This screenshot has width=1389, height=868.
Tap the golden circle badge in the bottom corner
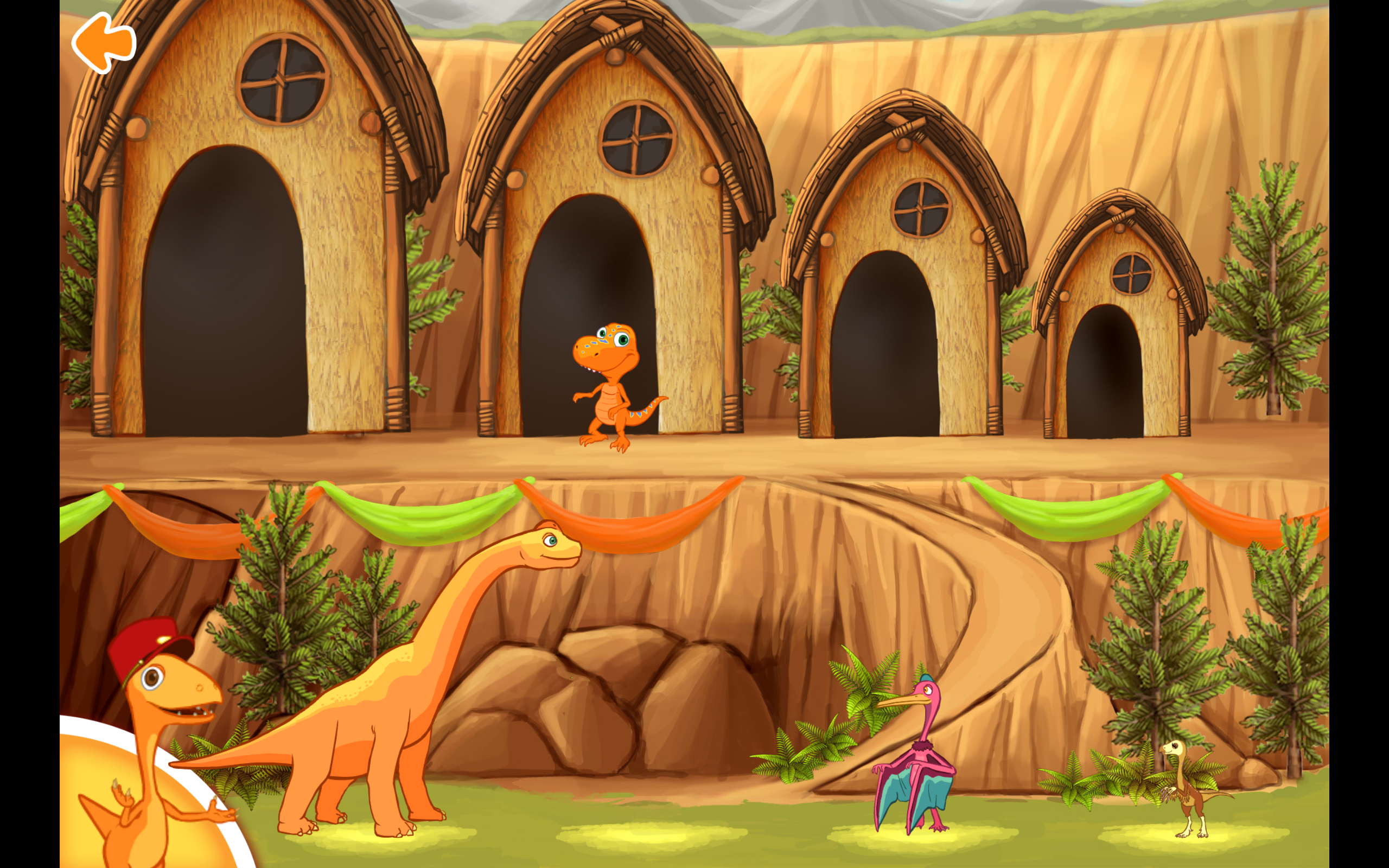(115, 821)
